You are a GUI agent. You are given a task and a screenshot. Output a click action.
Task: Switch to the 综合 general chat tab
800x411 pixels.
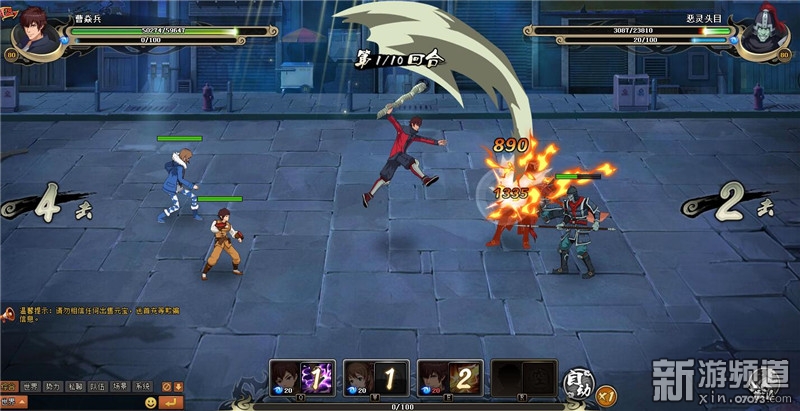pos(10,386)
